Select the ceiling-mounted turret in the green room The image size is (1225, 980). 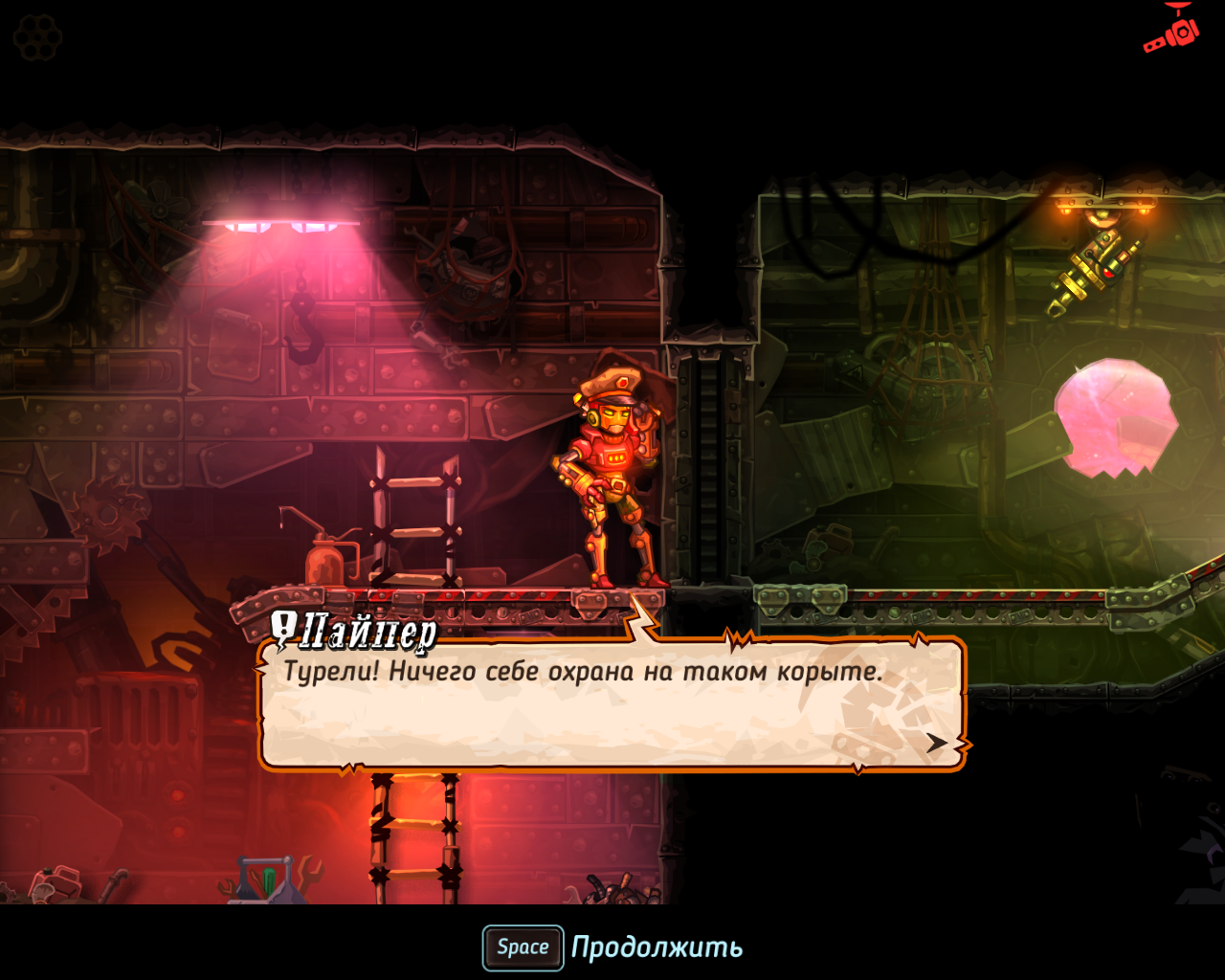click(1097, 268)
